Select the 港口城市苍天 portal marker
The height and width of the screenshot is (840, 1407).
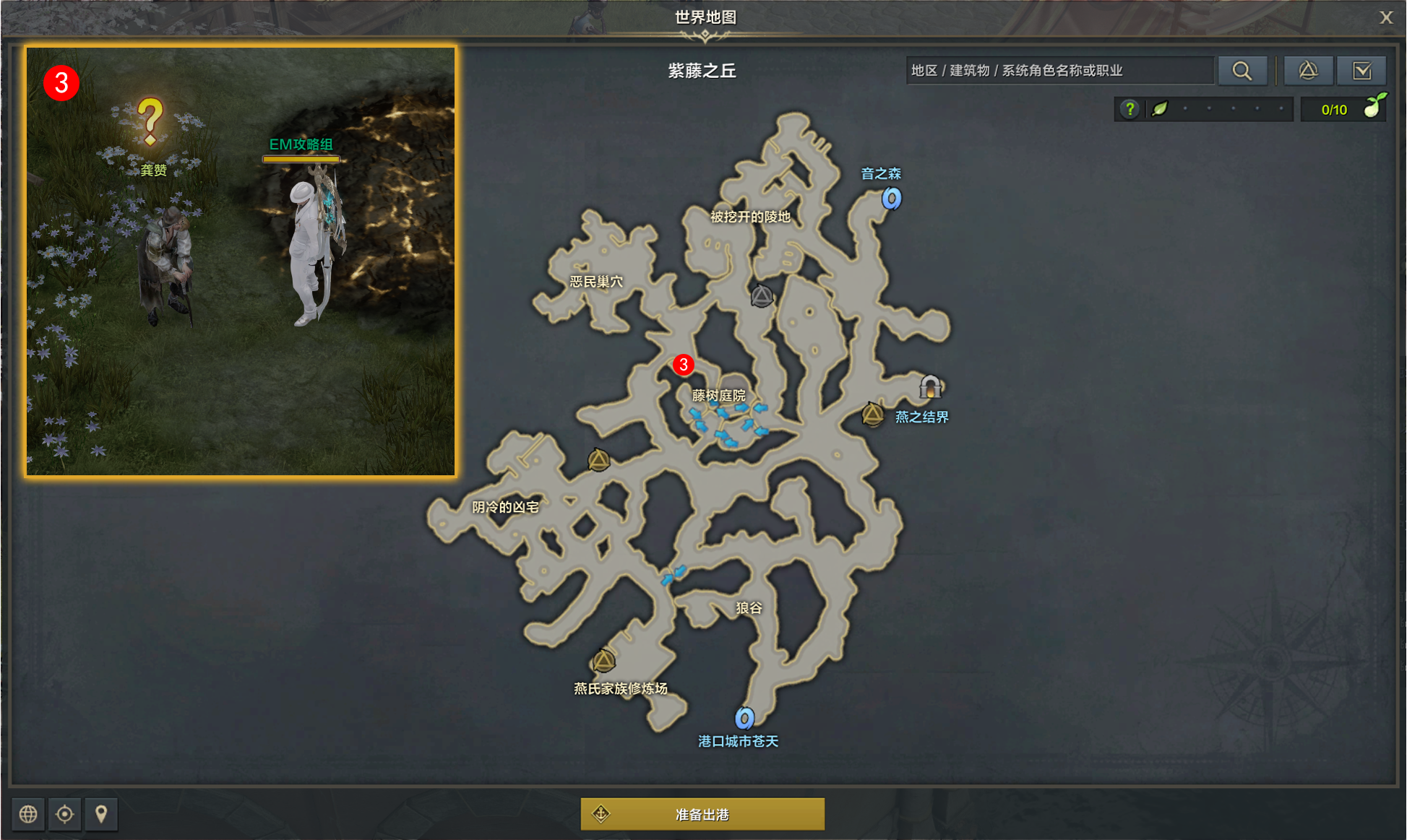744,718
